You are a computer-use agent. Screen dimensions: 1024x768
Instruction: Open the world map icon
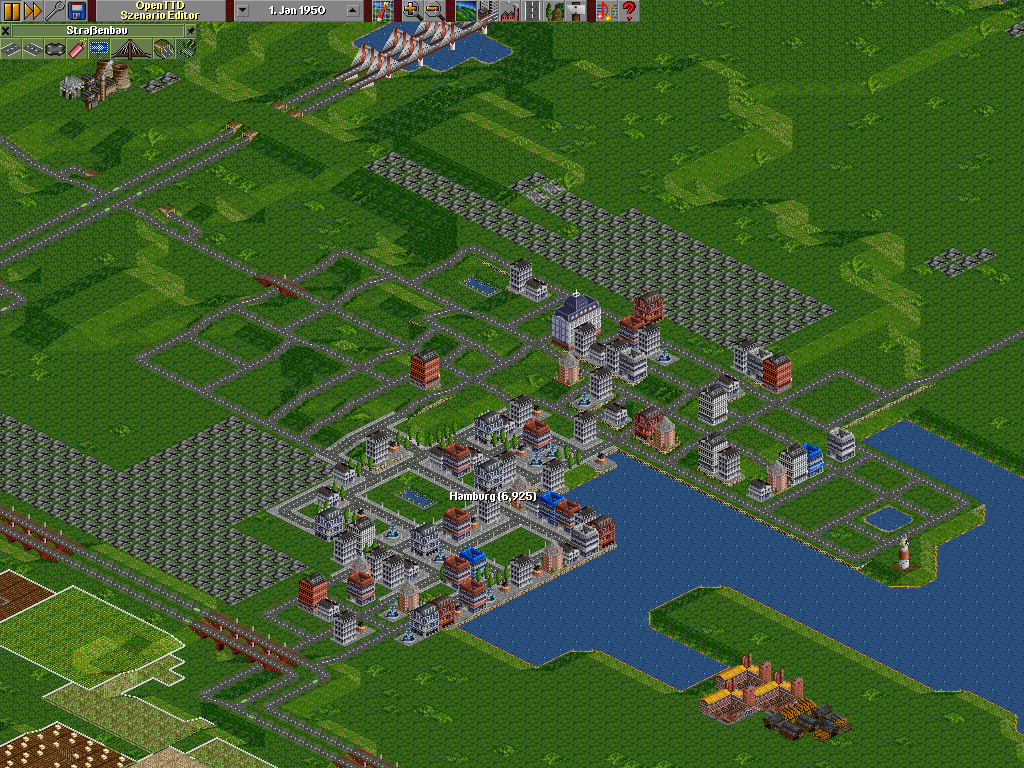point(383,11)
